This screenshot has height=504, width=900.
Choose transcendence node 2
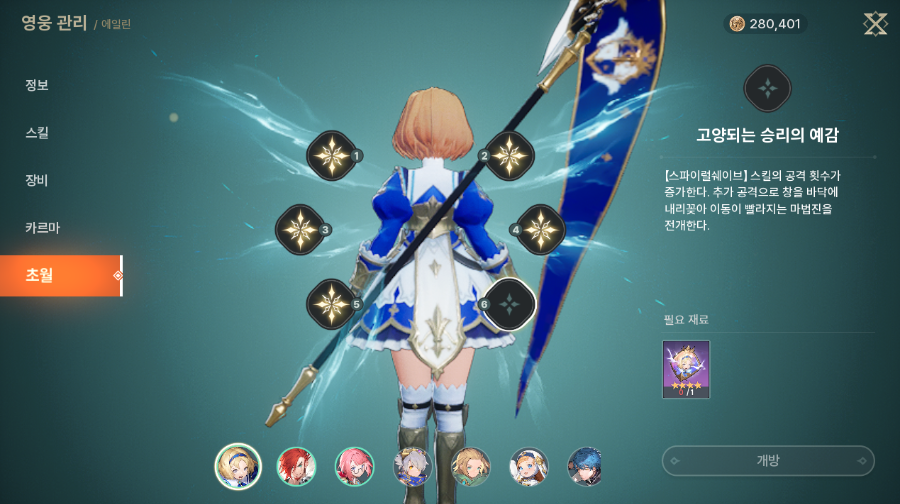pyautogui.click(x=509, y=155)
